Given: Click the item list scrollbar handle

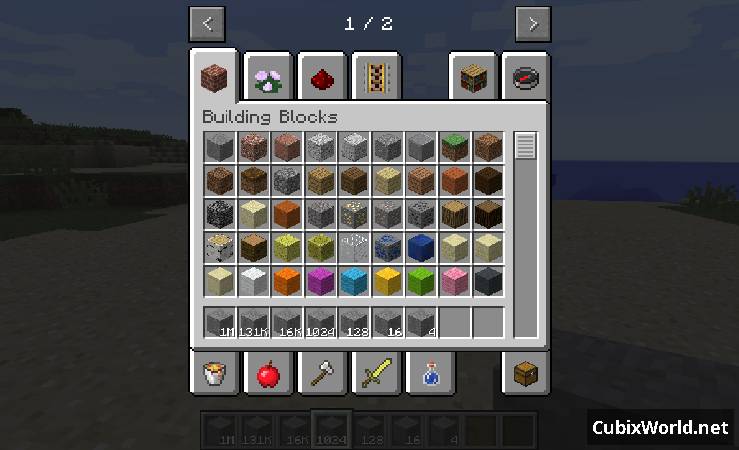Looking at the screenshot, I should tap(525, 147).
